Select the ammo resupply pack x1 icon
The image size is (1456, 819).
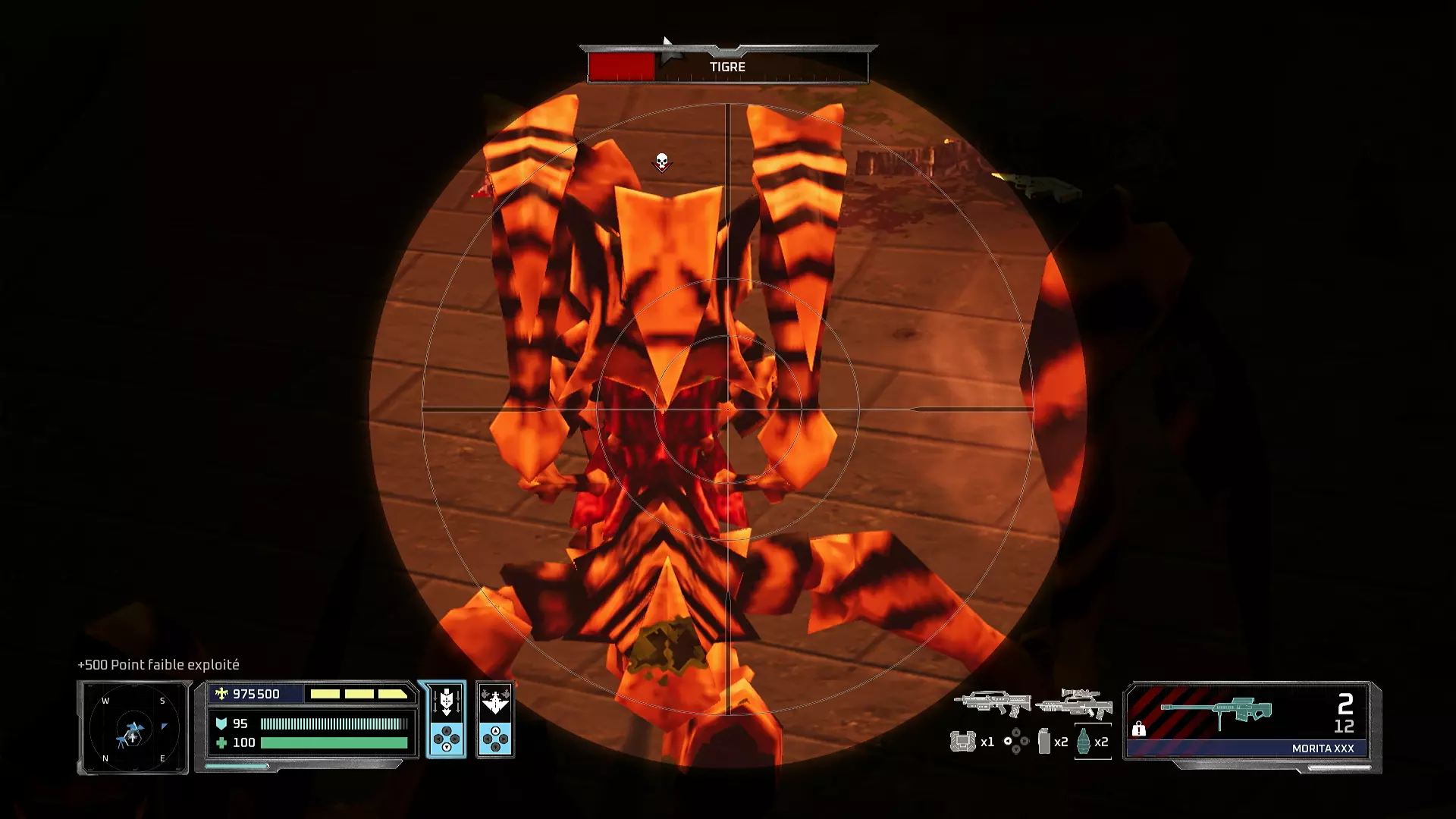pos(963,741)
